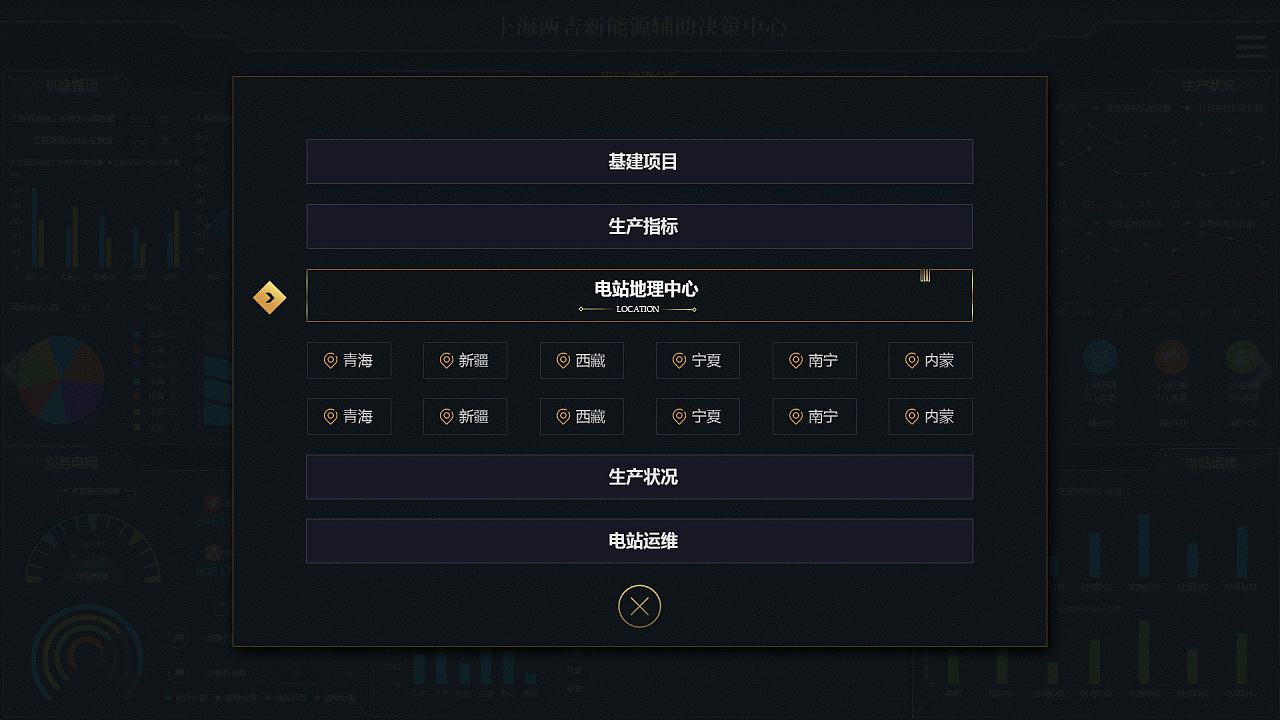Dismiss the dialog with the circular X button
Image resolution: width=1280 pixels, height=720 pixels.
[x=639, y=606]
